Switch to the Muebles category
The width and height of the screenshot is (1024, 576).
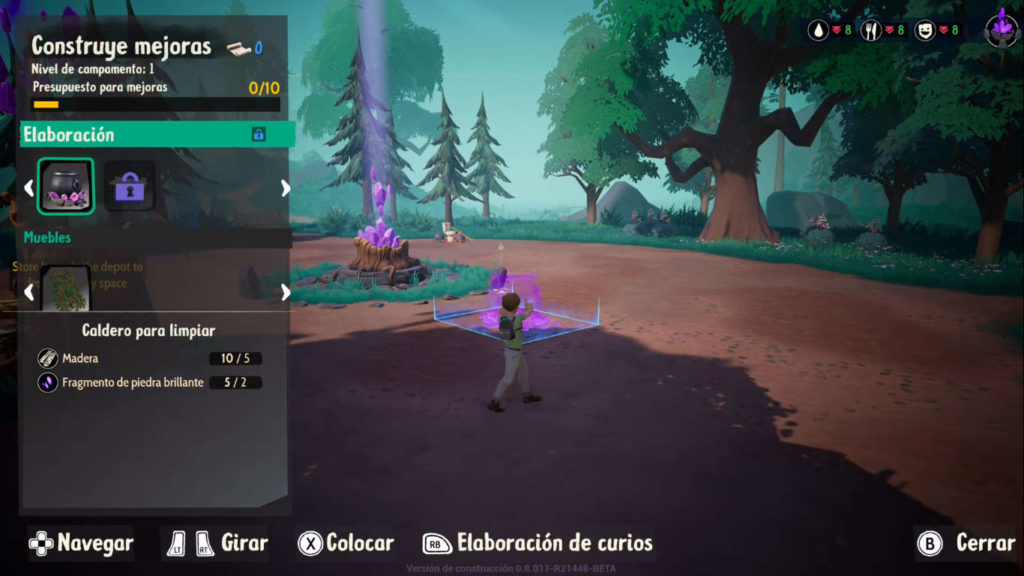click(48, 238)
